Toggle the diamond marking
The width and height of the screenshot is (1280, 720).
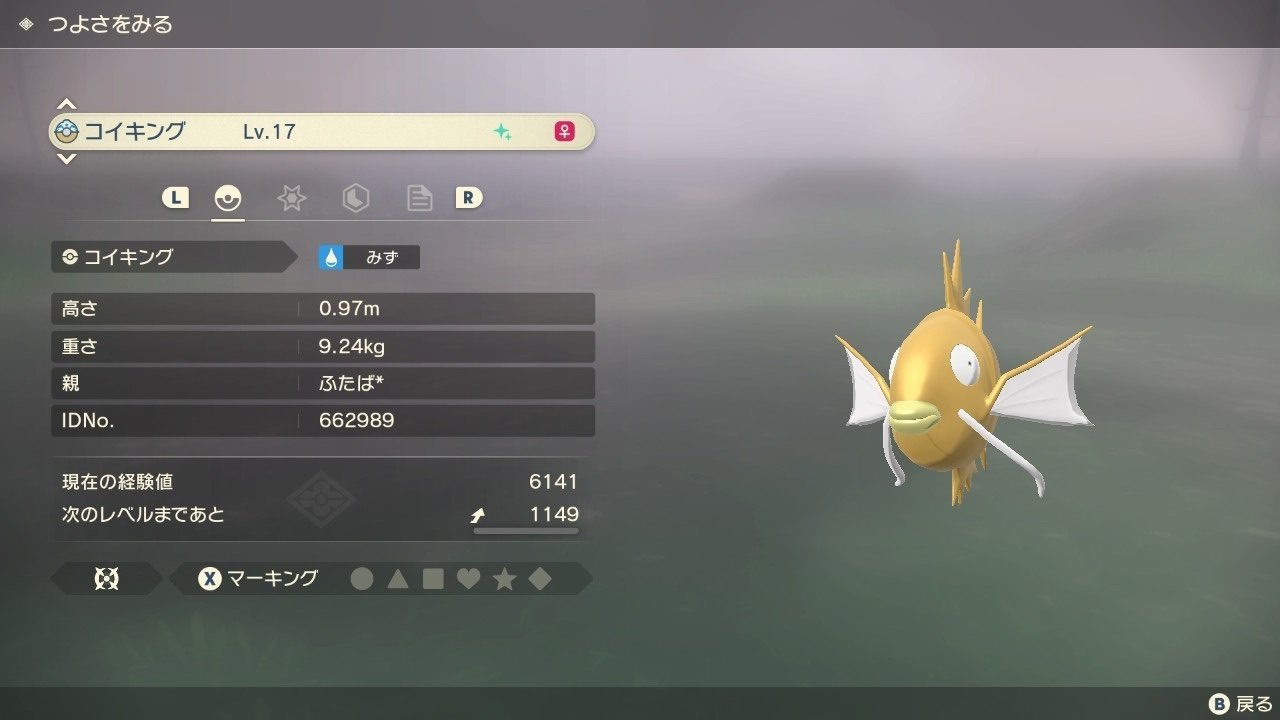(x=540, y=579)
